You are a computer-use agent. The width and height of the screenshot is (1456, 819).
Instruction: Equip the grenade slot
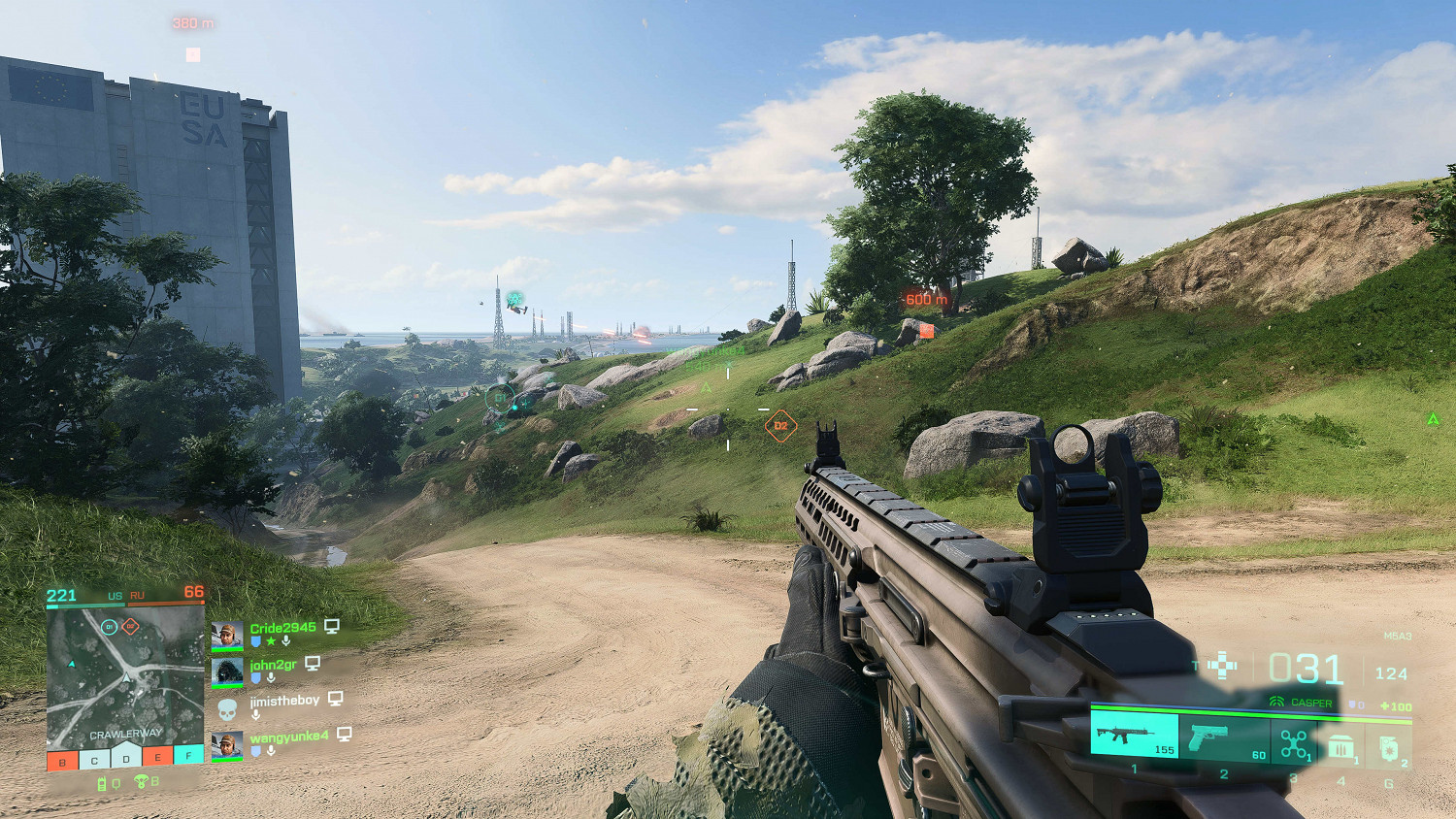tap(1389, 747)
